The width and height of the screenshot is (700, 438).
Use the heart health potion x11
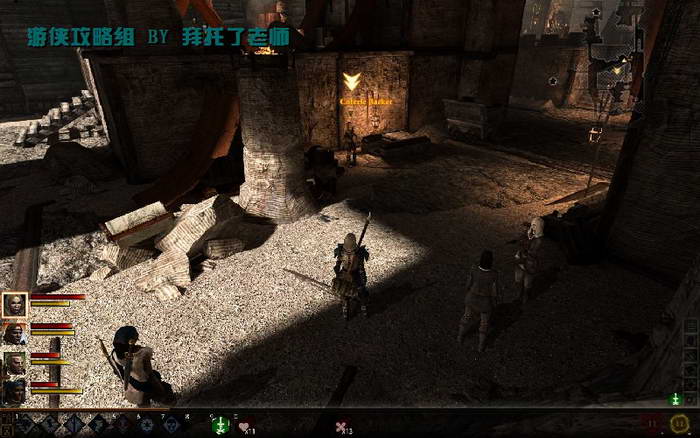(x=245, y=427)
